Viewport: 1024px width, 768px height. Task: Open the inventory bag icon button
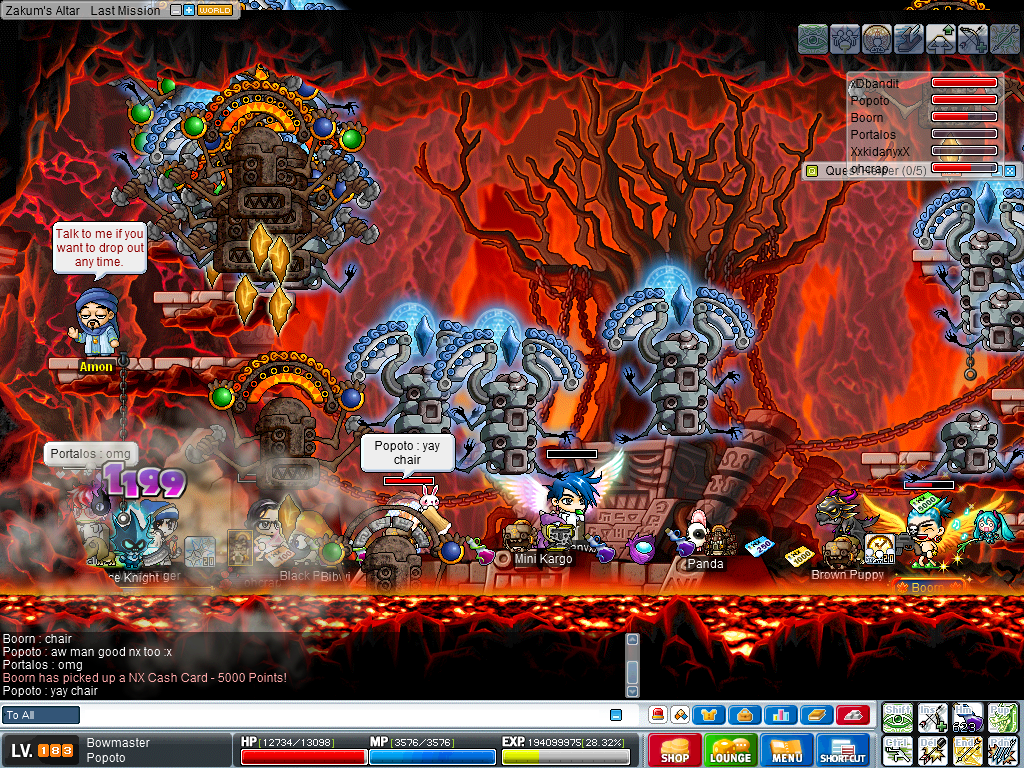coord(743,715)
